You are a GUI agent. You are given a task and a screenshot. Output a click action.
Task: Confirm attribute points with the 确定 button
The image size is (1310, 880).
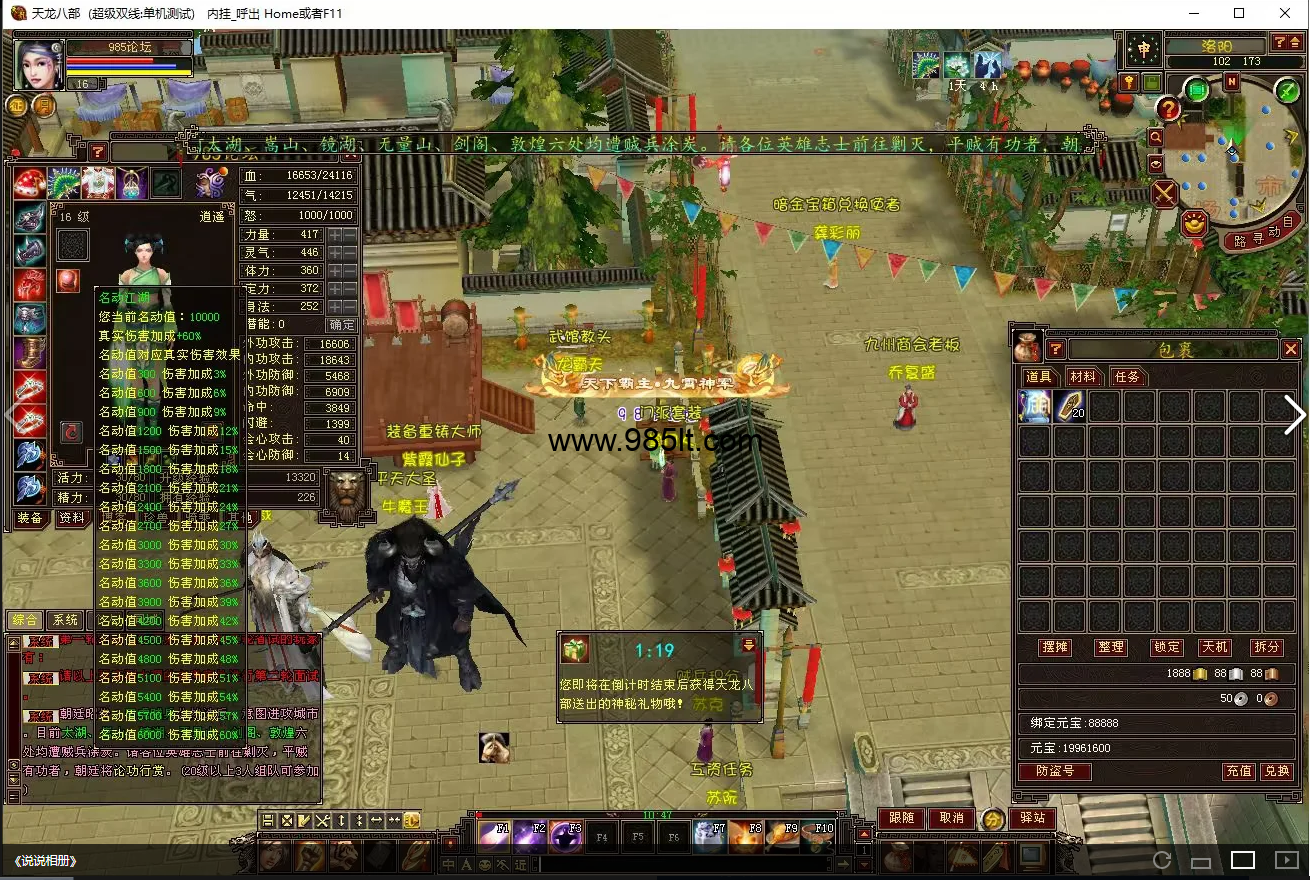342,325
